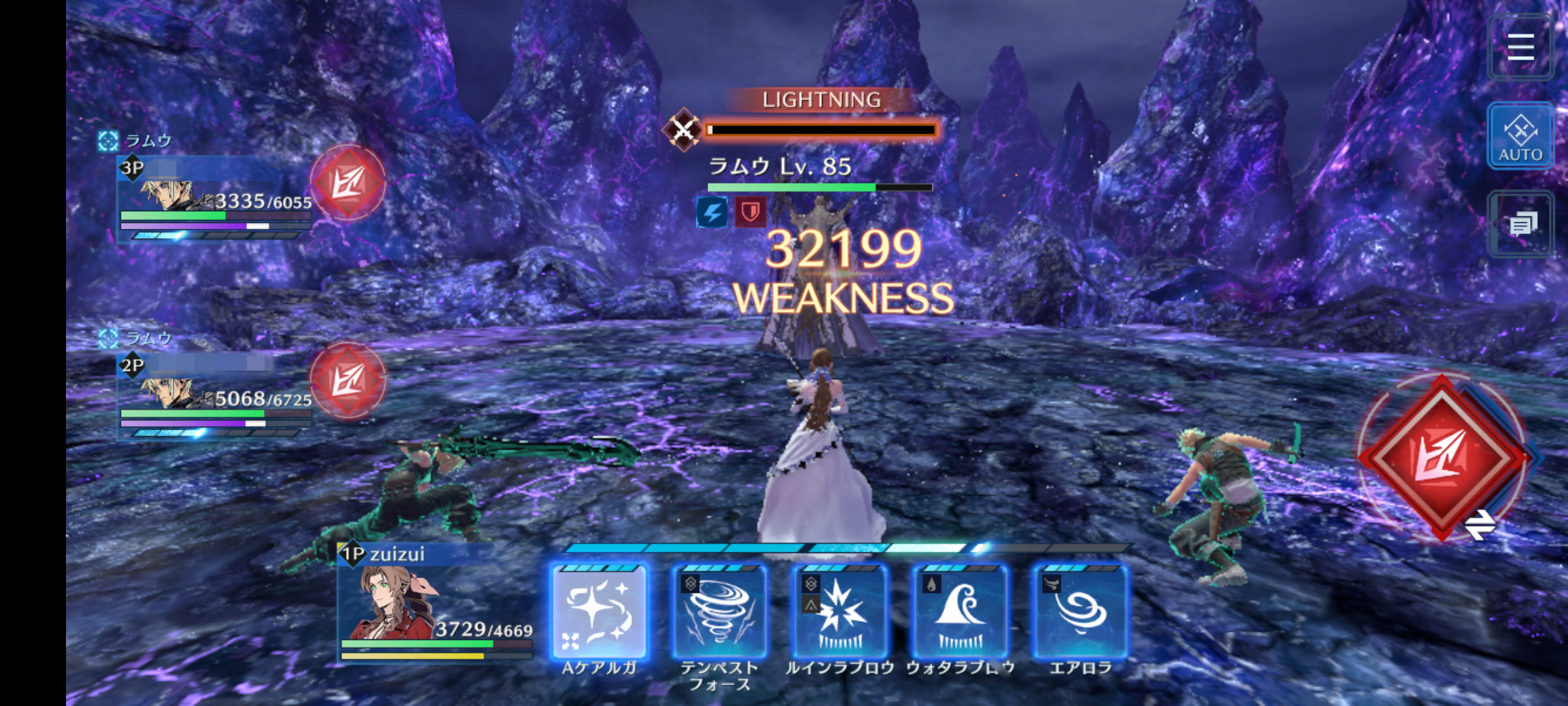
Task: Cast ウォタラブロウ water skill
Action: tap(960, 612)
